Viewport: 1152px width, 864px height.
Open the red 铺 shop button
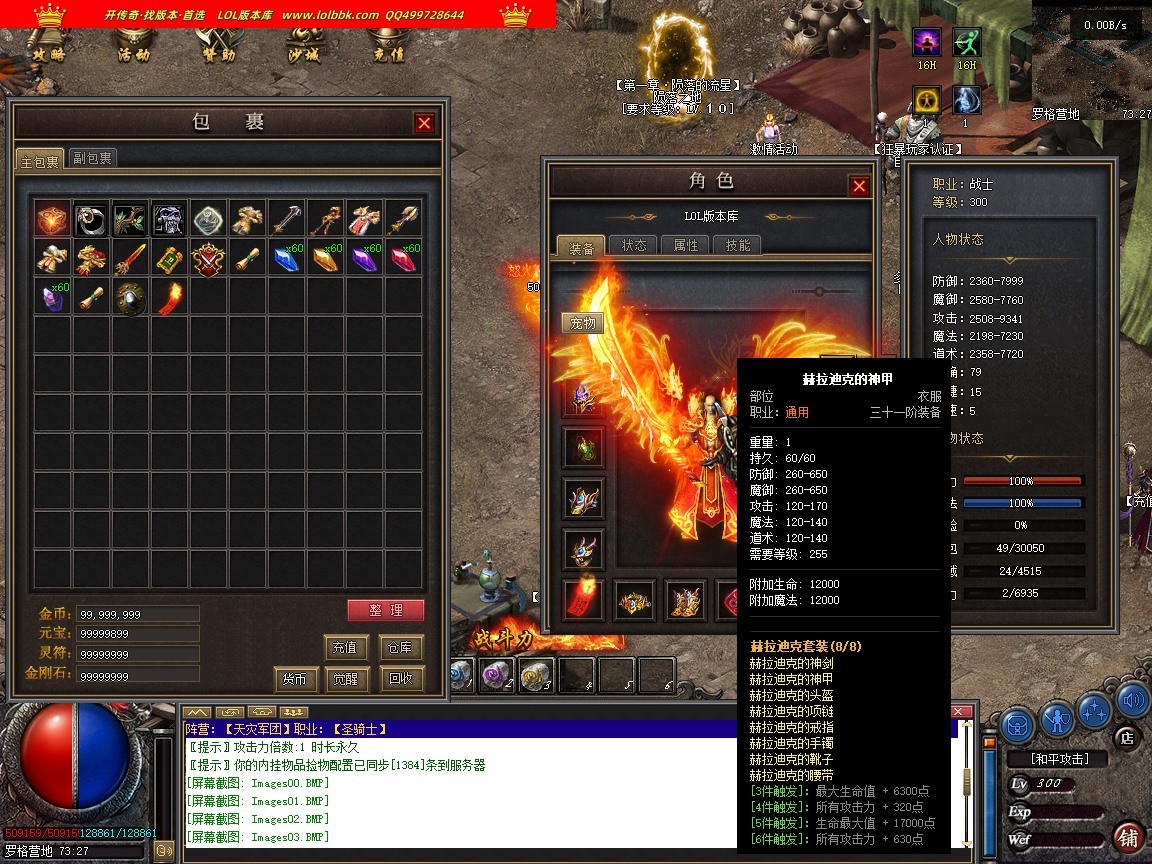tap(1129, 837)
